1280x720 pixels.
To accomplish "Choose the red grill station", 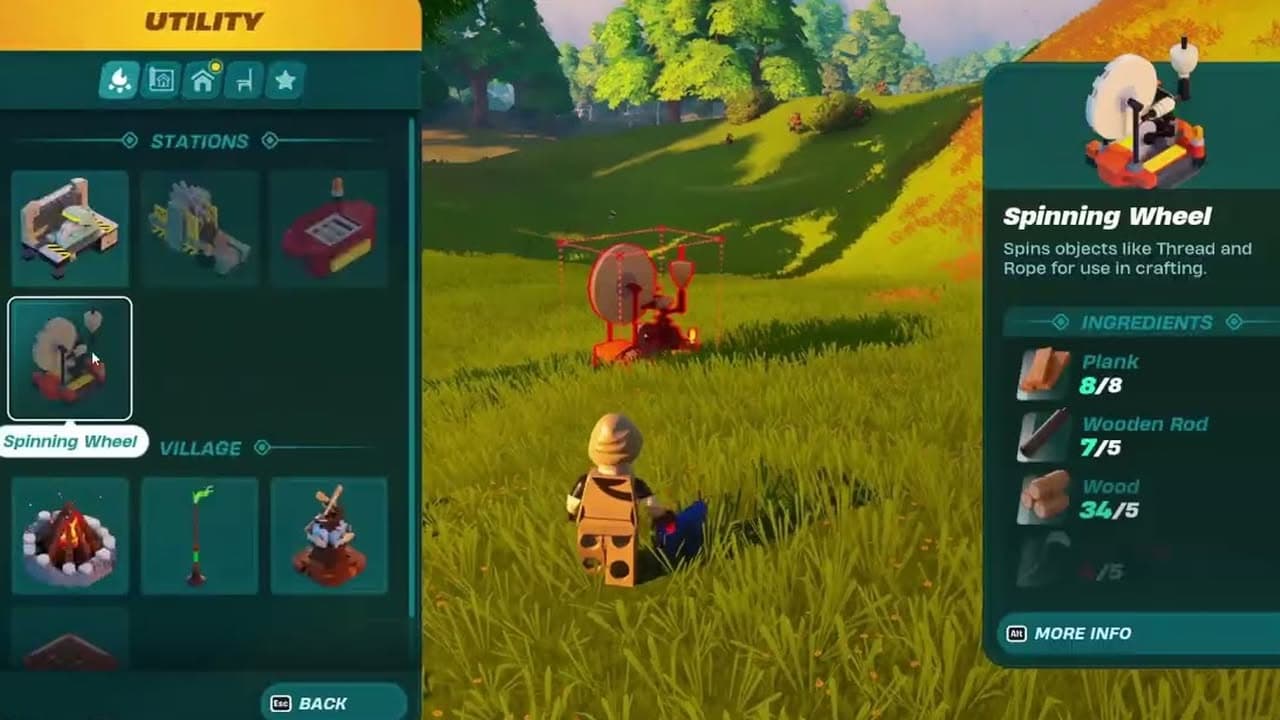I will [x=329, y=227].
